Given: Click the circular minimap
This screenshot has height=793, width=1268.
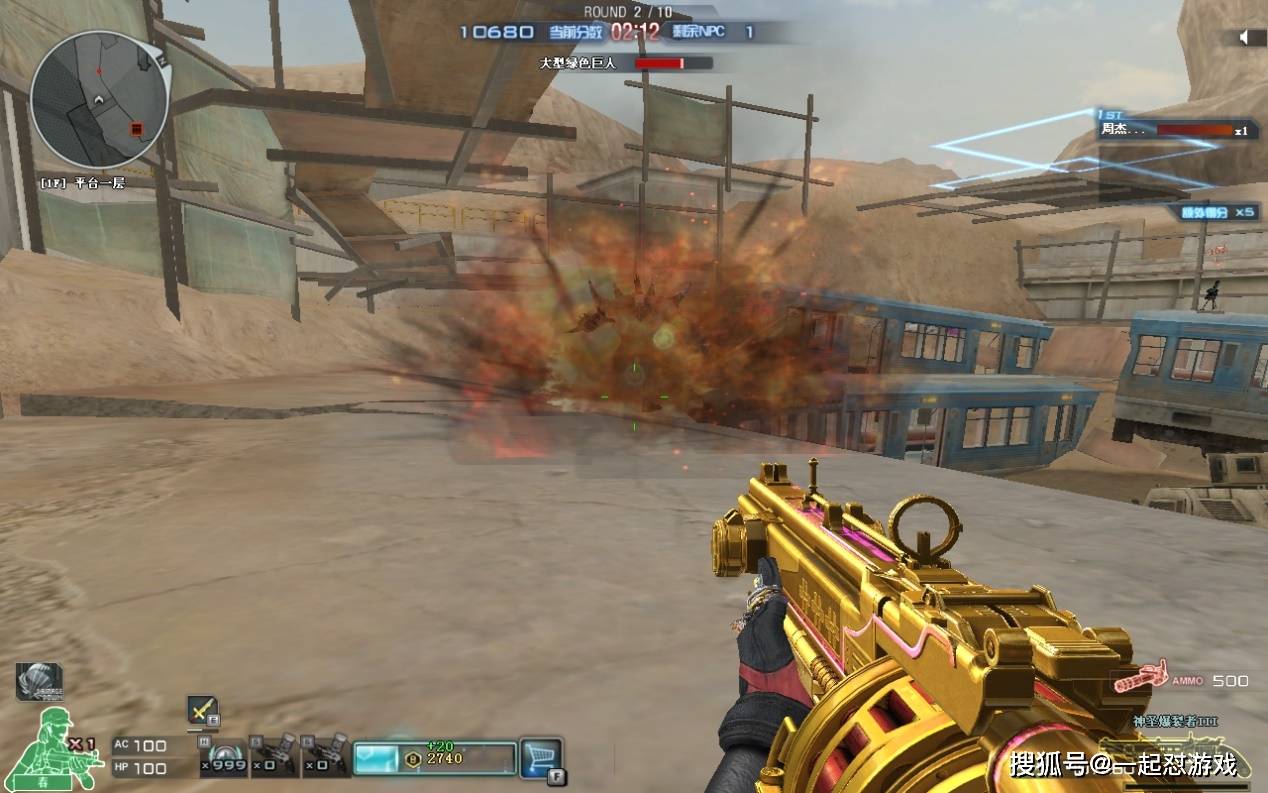Looking at the screenshot, I should [99, 98].
